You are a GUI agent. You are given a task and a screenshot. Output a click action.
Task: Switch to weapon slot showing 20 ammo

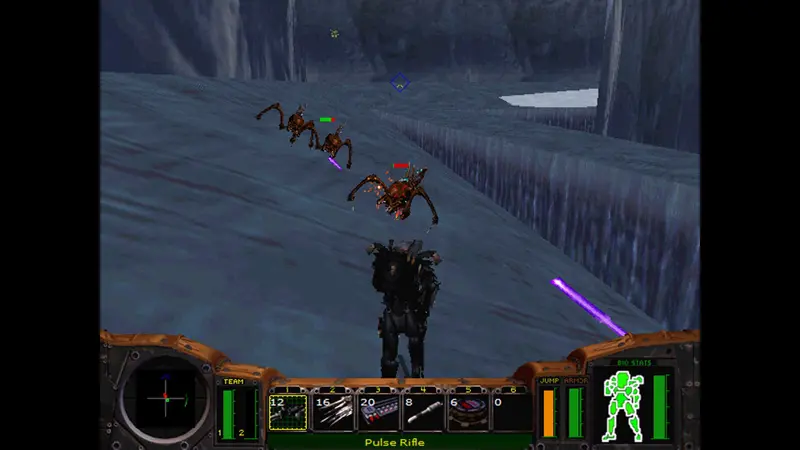pos(378,411)
